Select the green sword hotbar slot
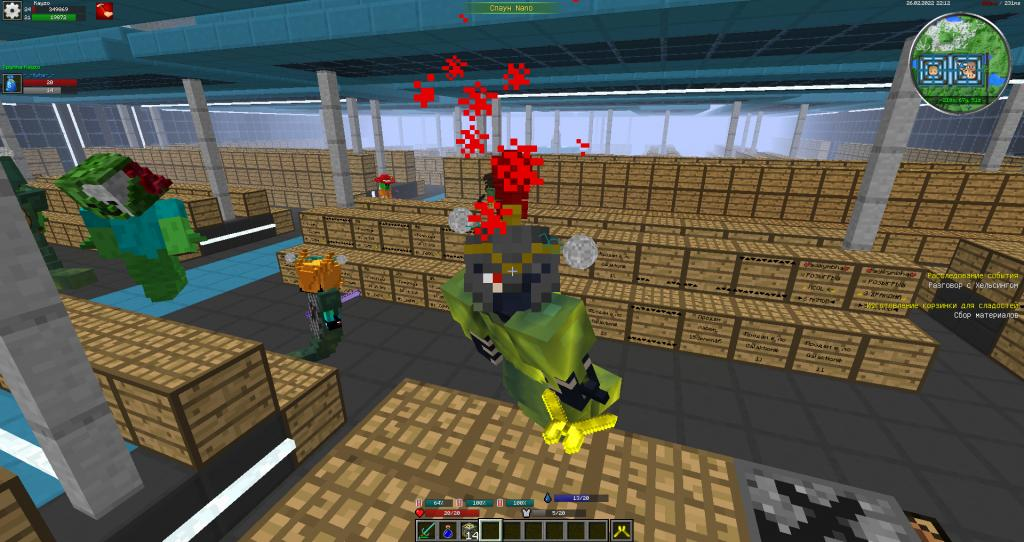 coord(427,531)
